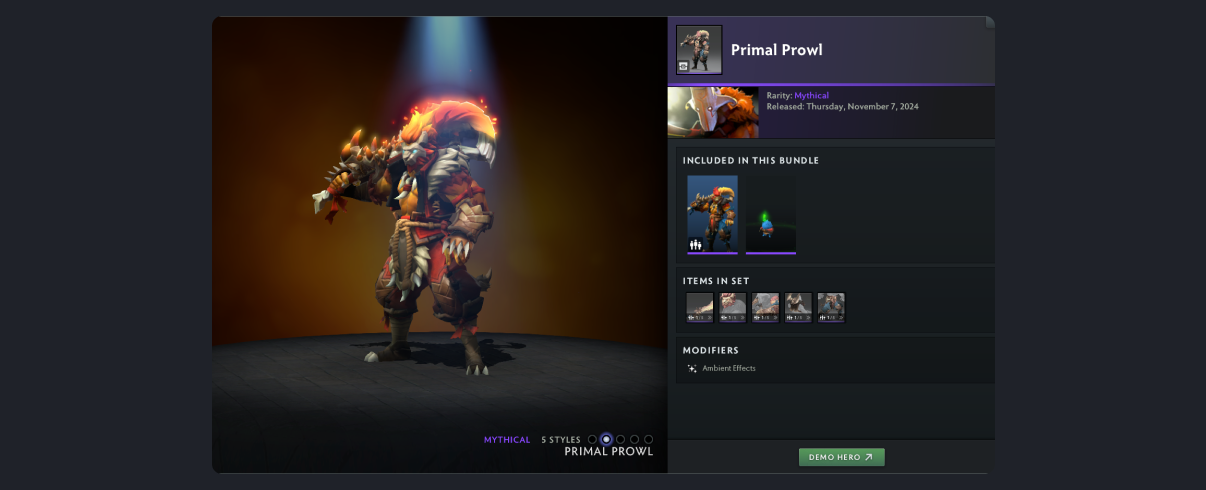Select the first style radio dot
Screen dimensions: 1206x490
pos(592,439)
